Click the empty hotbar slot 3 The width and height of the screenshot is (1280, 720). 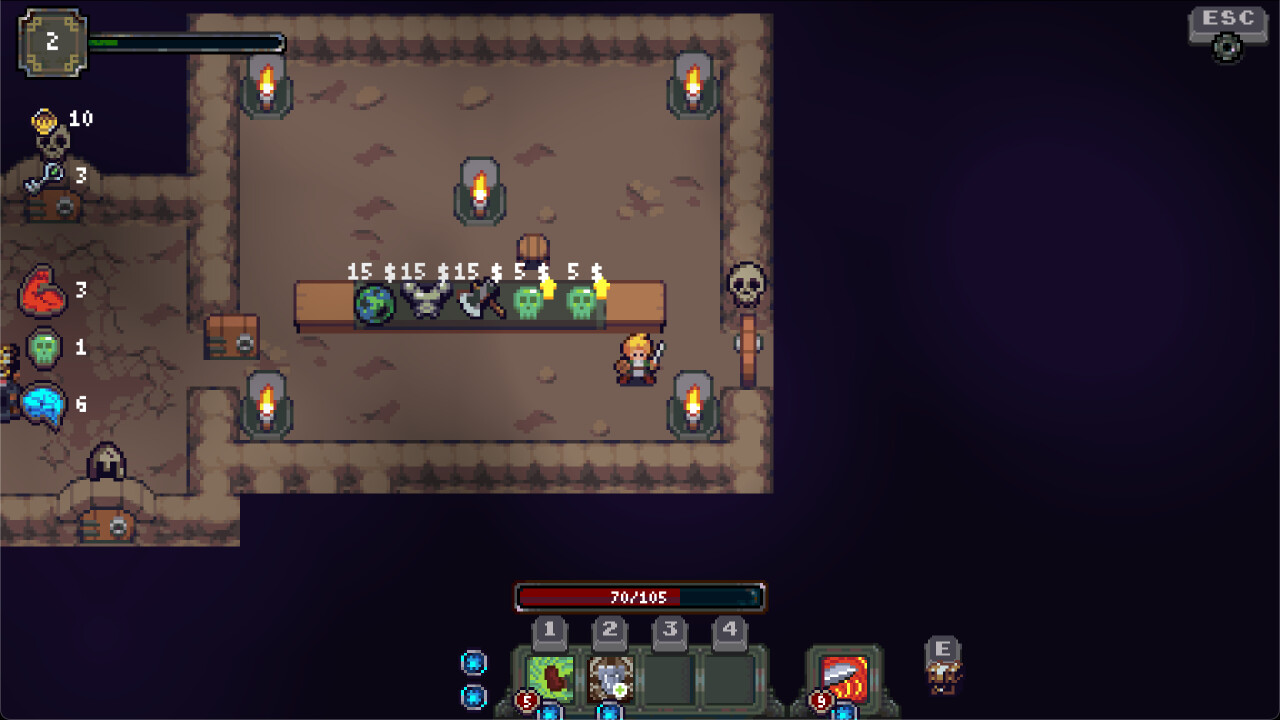tap(670, 682)
